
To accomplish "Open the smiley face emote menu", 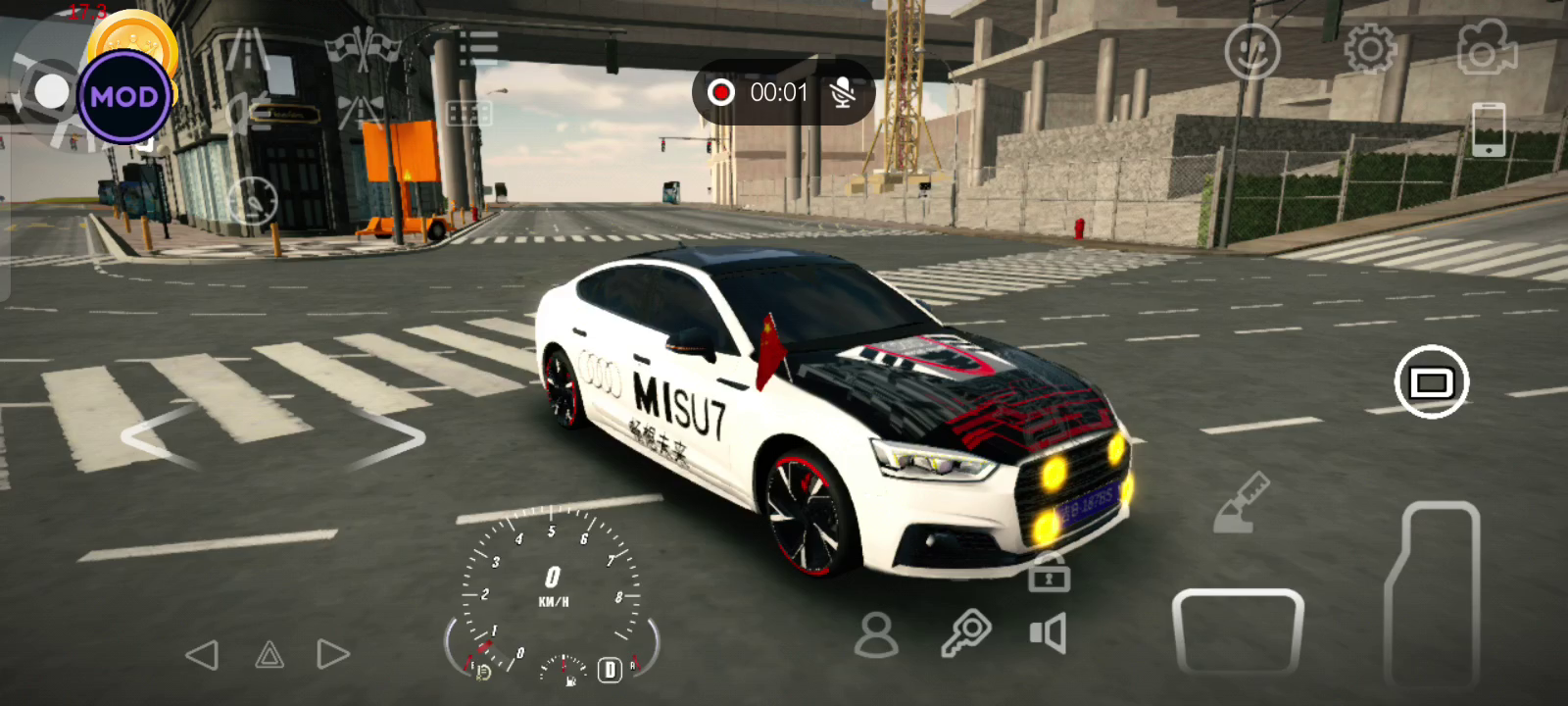I will click(1251, 51).
